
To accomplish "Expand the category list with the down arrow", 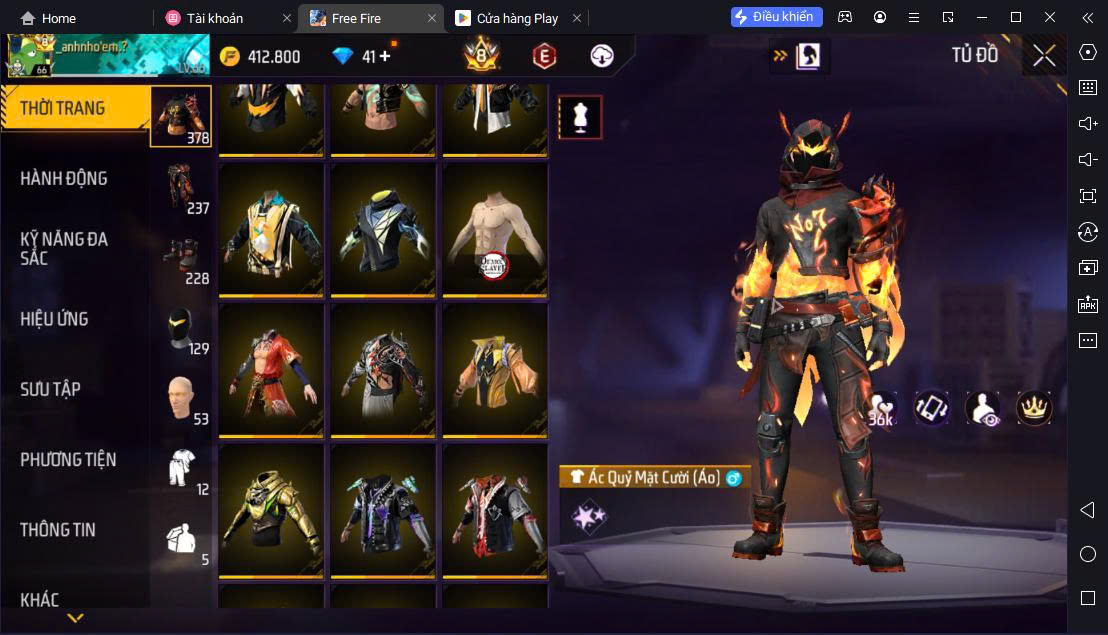I will coord(75,619).
